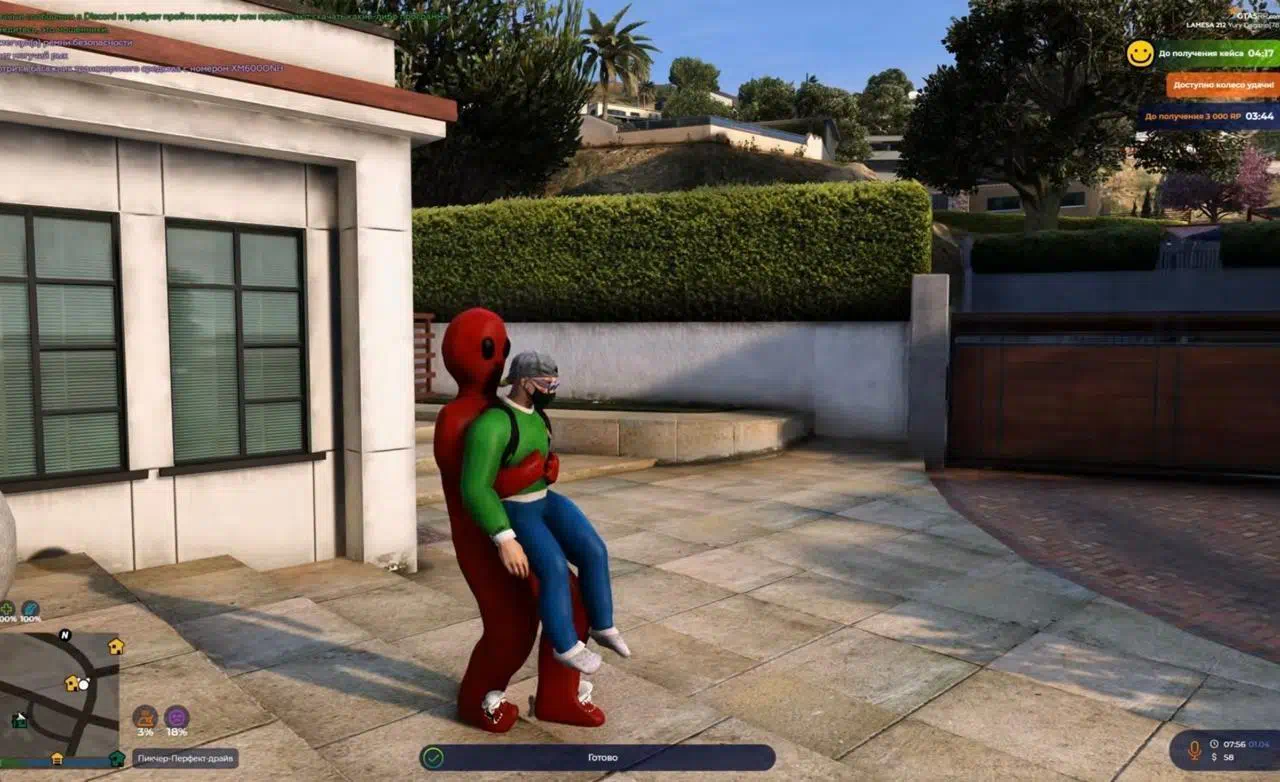Open the orange wheel of luck banner

click(1222, 85)
